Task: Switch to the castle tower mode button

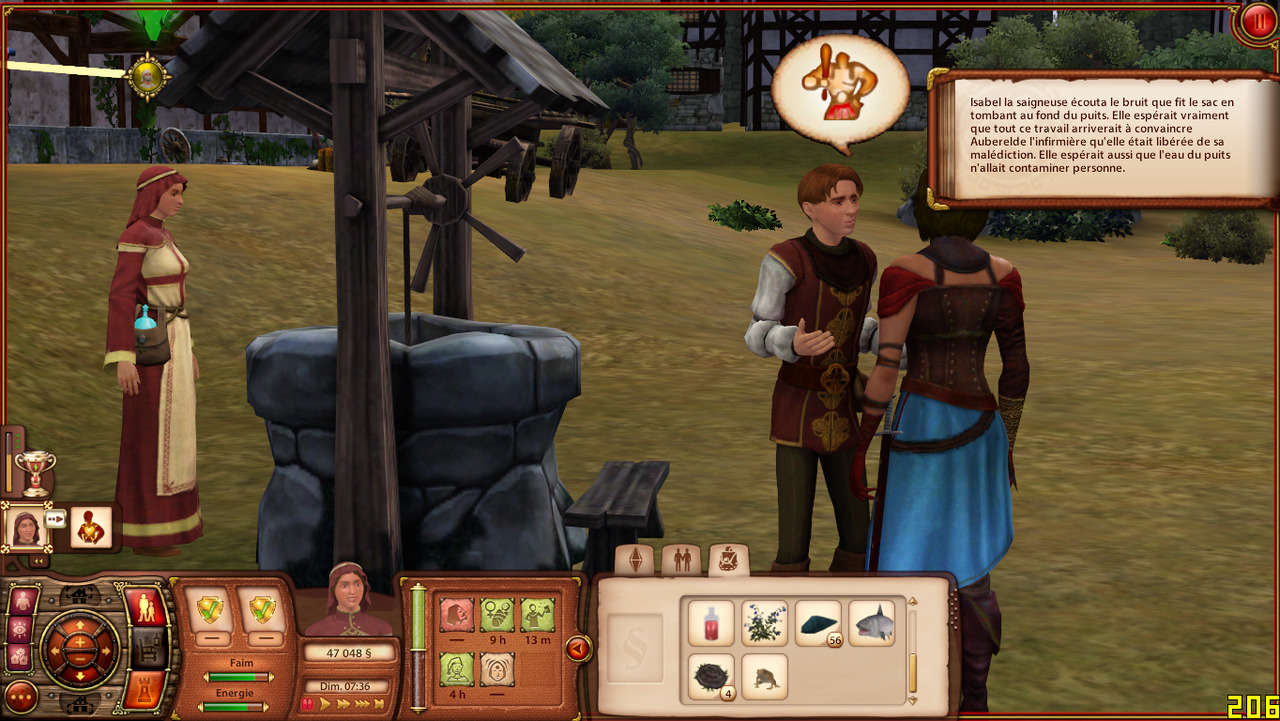Action: coord(144,691)
